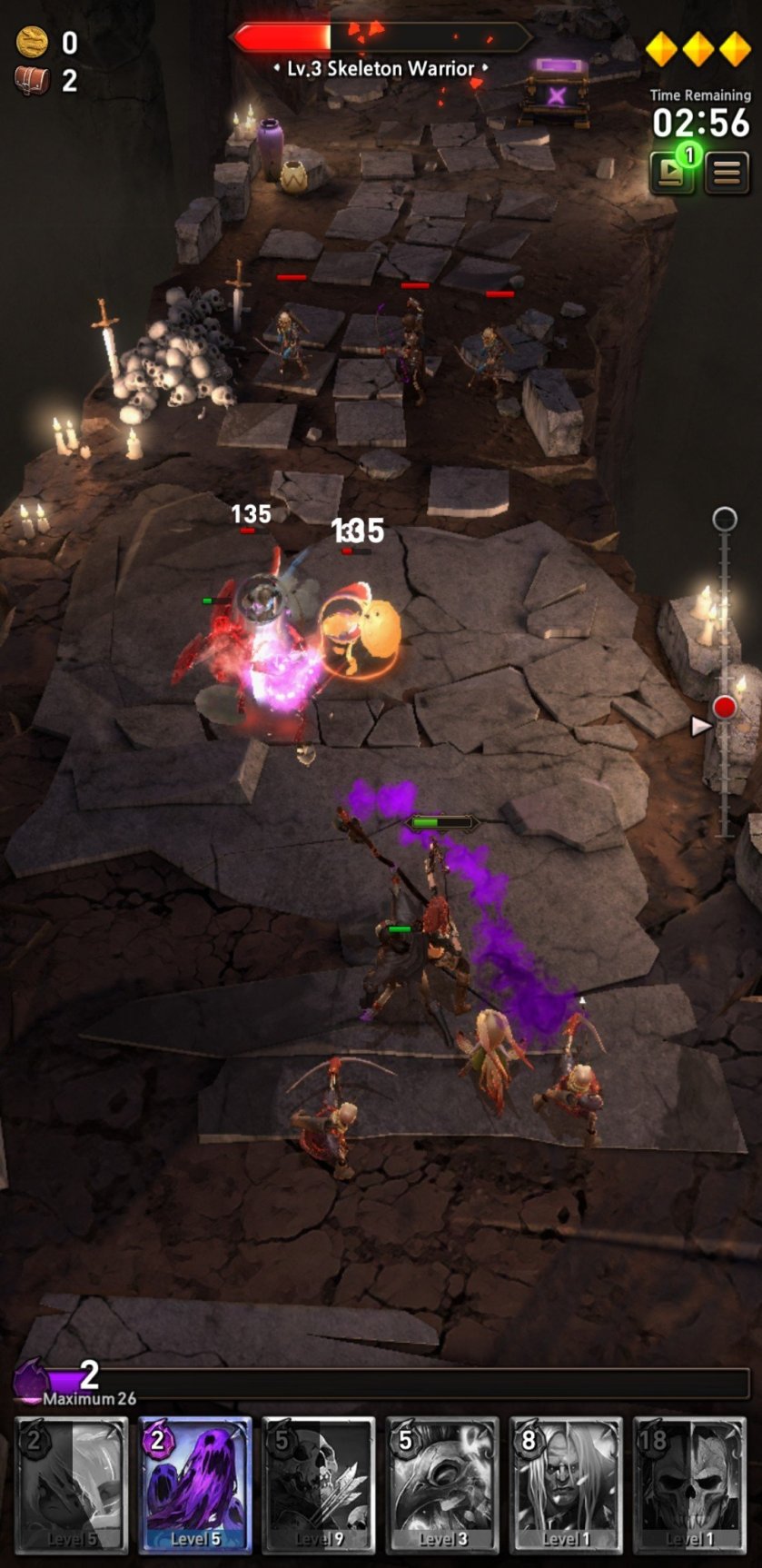This screenshot has width=762, height=1568.
Task: Open the three-line pause menu
Action: click(x=727, y=172)
